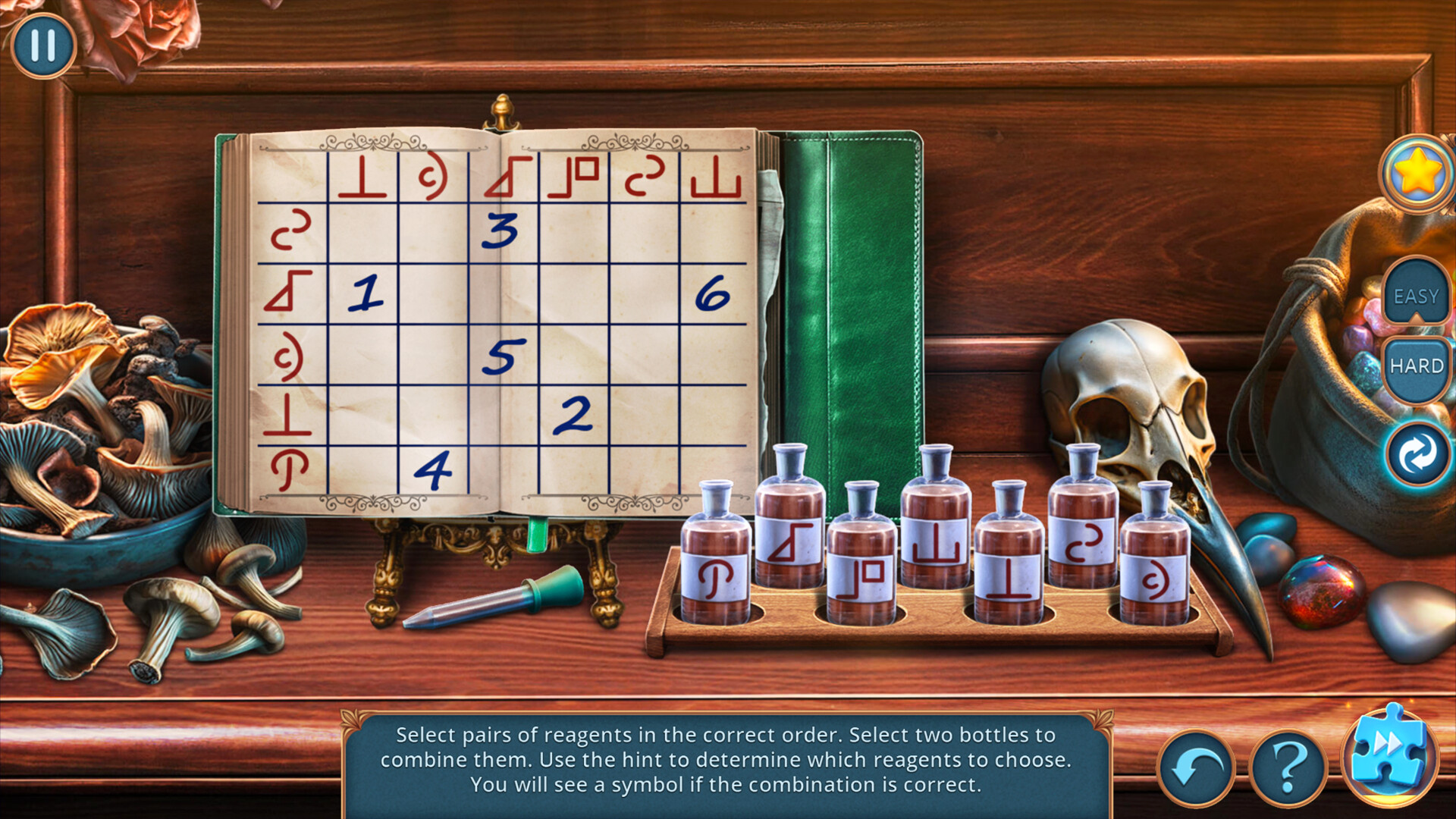Skip the puzzle with the puzzle-piece button
The width and height of the screenshot is (1456, 819).
(x=1388, y=753)
